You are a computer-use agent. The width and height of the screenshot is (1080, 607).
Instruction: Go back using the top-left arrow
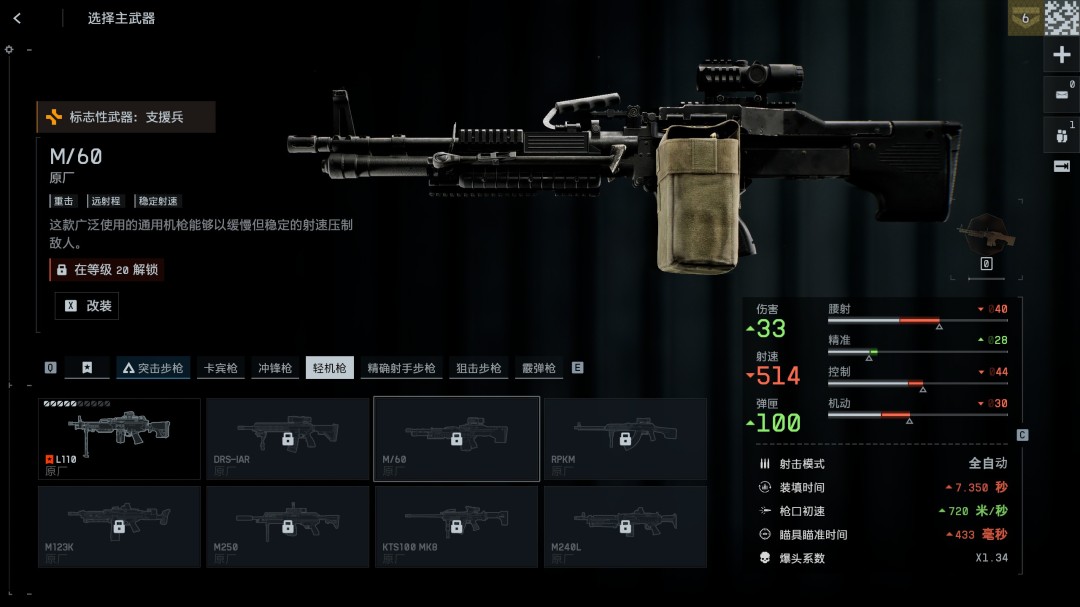pyautogui.click(x=17, y=18)
